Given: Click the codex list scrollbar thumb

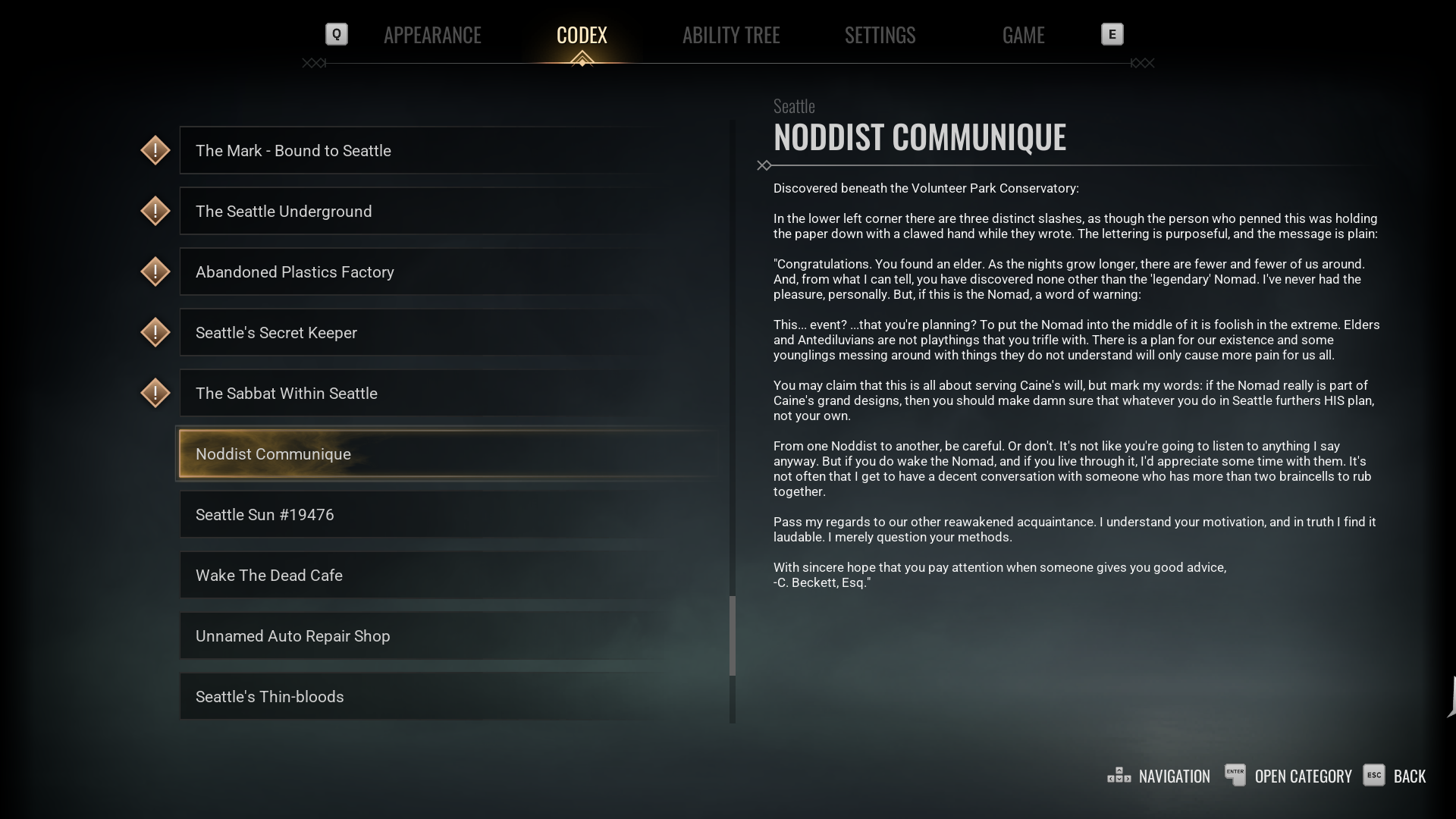Looking at the screenshot, I should (x=733, y=635).
